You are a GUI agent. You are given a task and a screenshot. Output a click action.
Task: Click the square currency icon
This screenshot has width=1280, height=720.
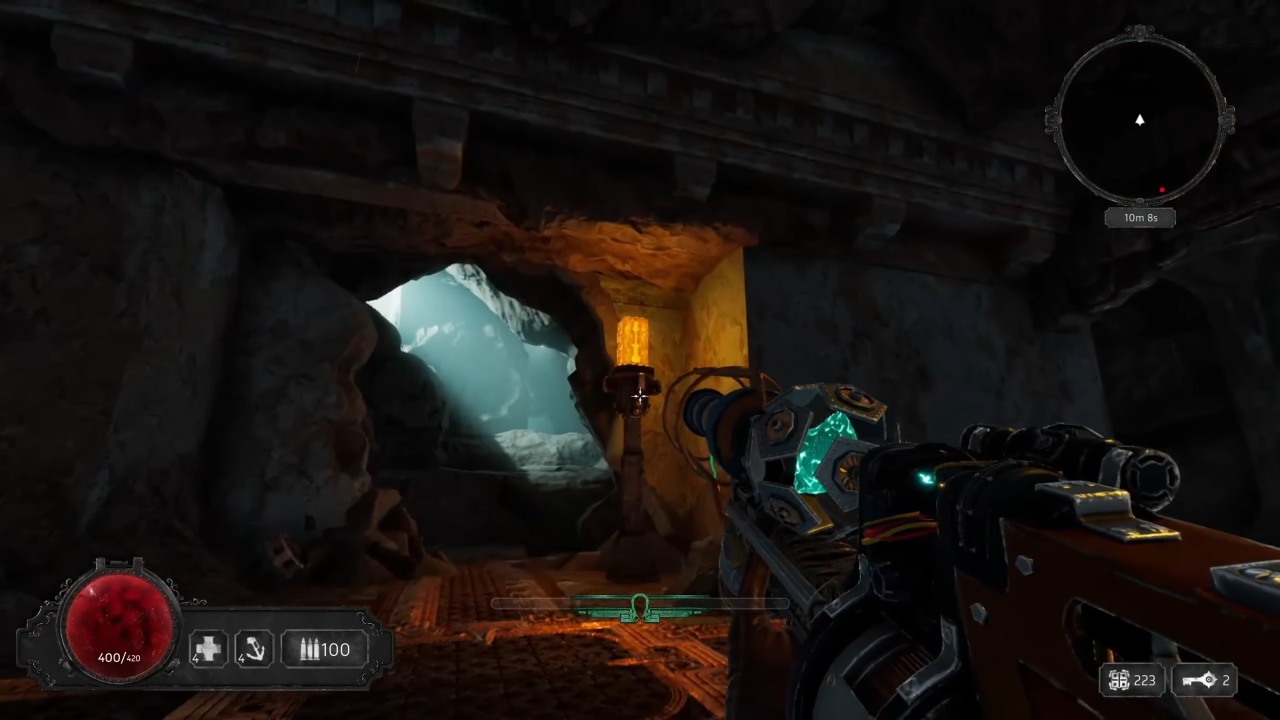[x=1119, y=681]
